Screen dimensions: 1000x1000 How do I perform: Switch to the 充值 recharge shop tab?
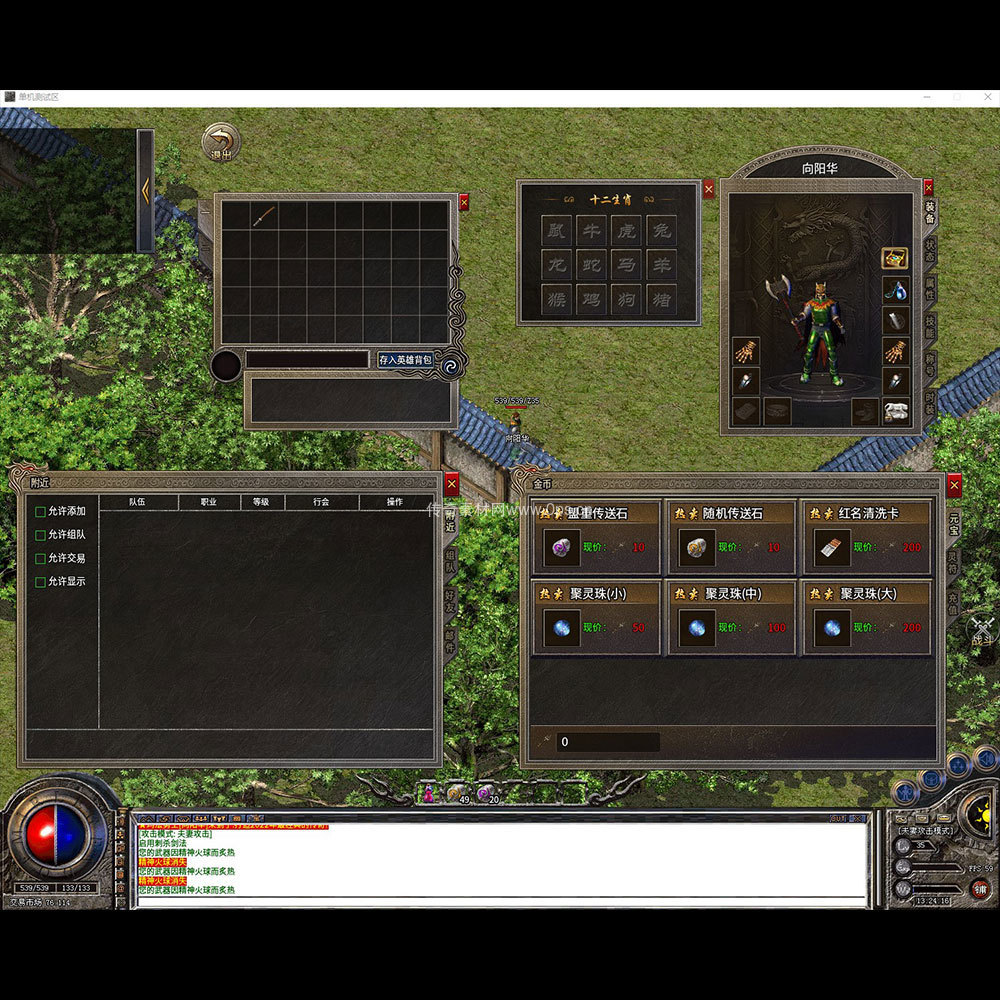point(954,603)
